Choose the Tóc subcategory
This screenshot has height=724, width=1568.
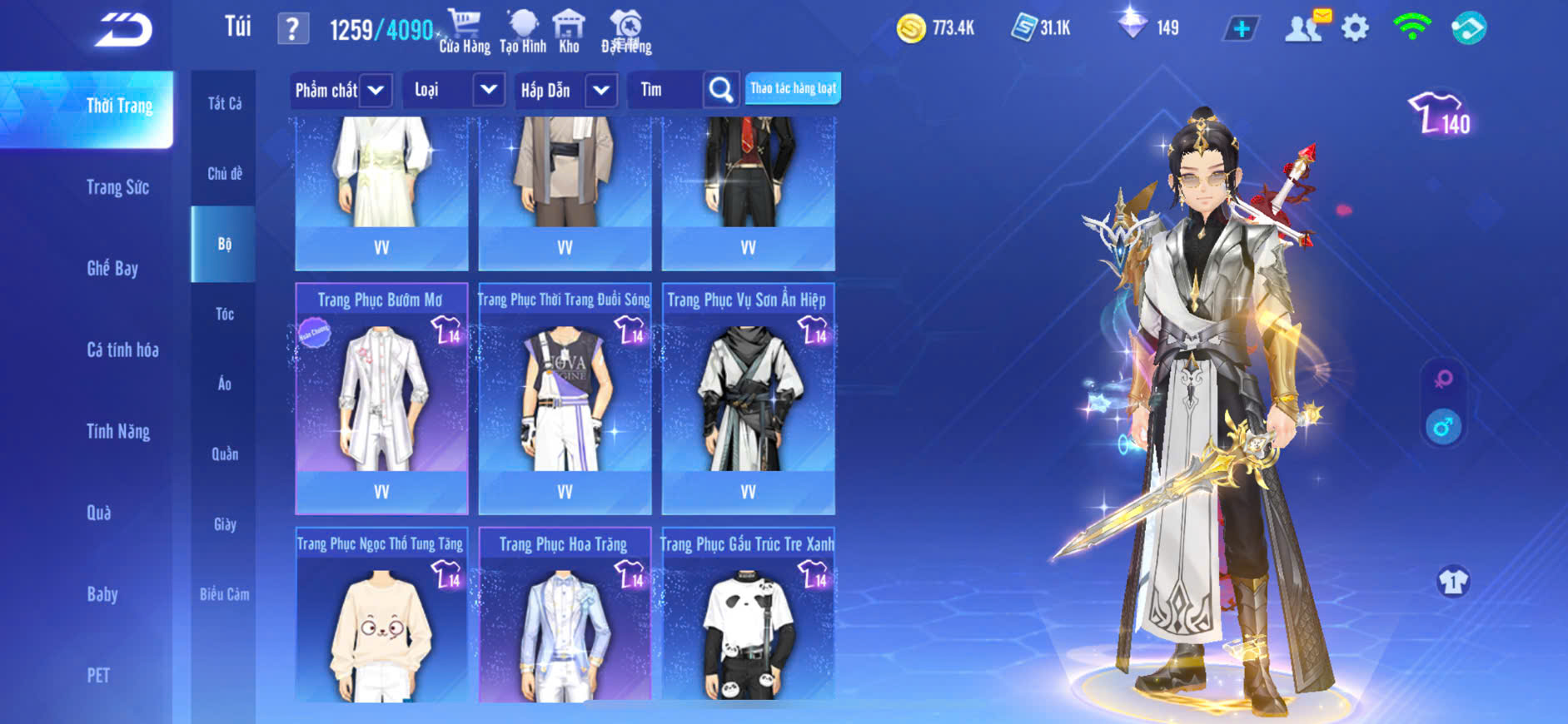point(224,314)
